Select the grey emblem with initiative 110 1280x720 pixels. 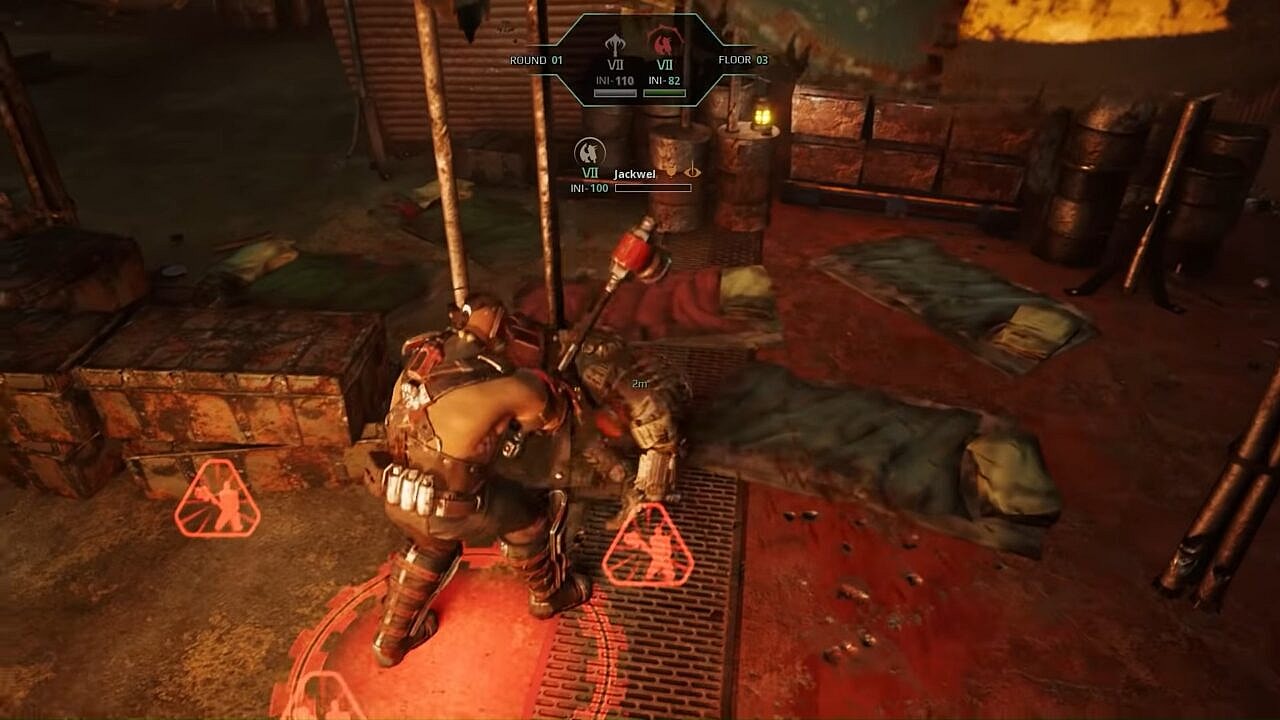[x=615, y=45]
